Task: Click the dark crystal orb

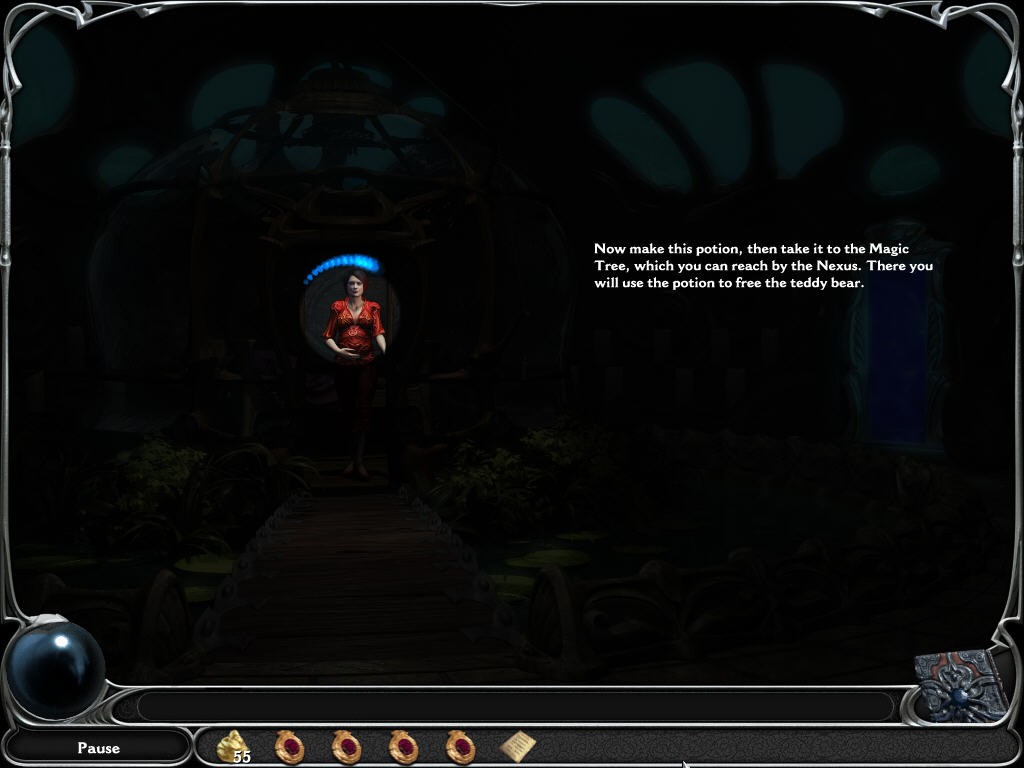Action: [57, 667]
